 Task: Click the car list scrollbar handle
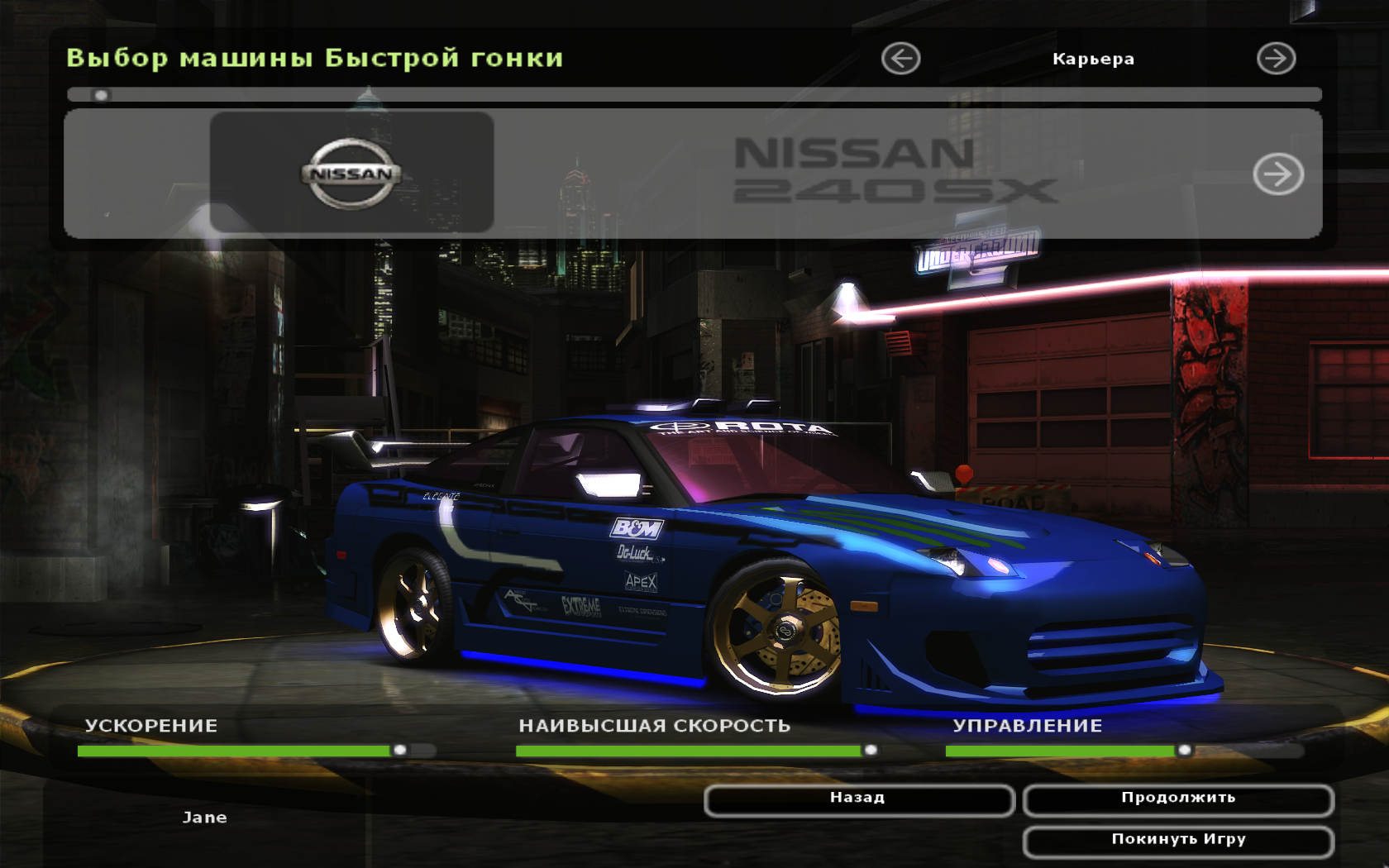pos(101,95)
